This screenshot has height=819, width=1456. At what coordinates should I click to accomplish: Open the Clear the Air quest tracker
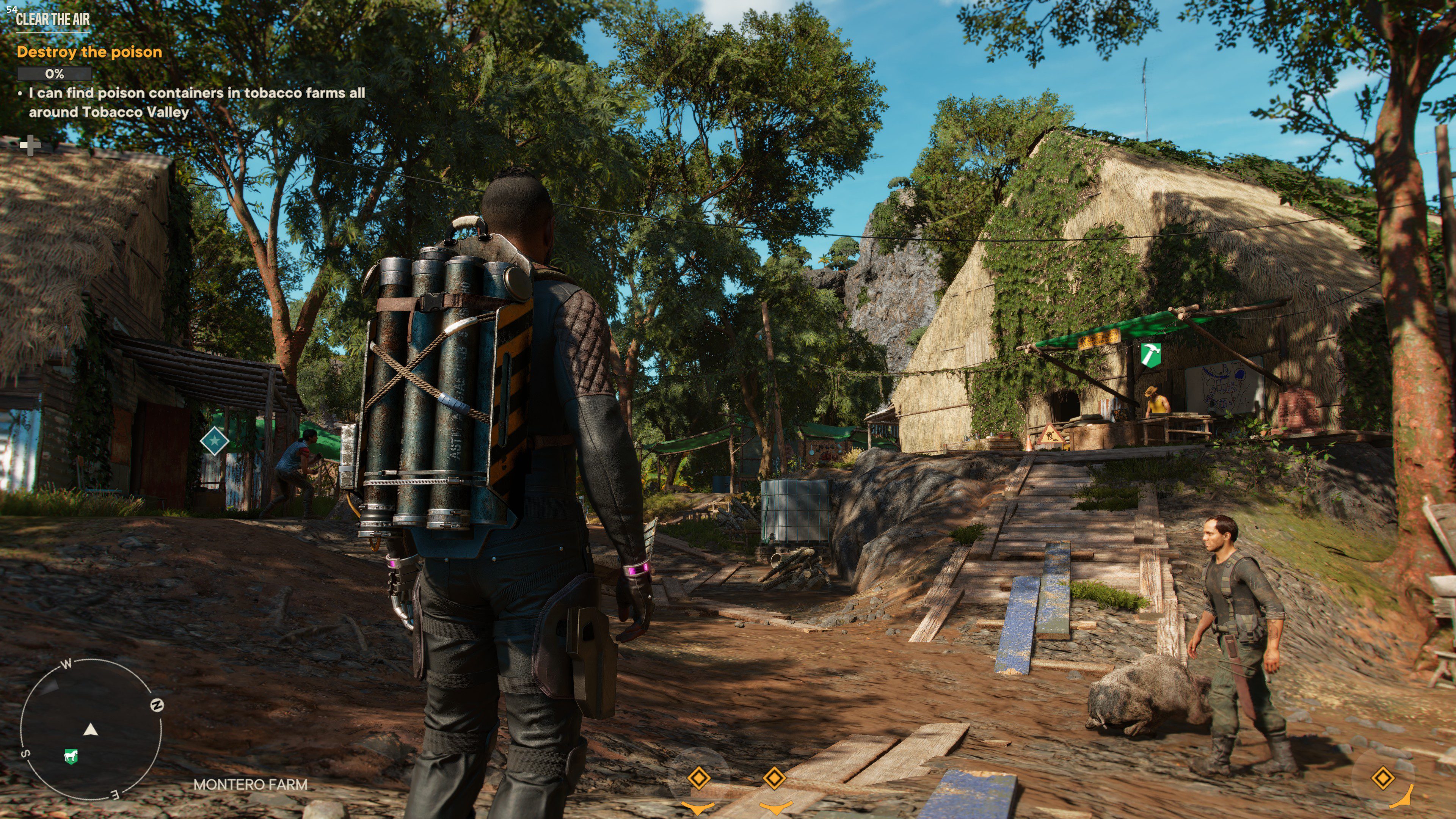coord(53,19)
